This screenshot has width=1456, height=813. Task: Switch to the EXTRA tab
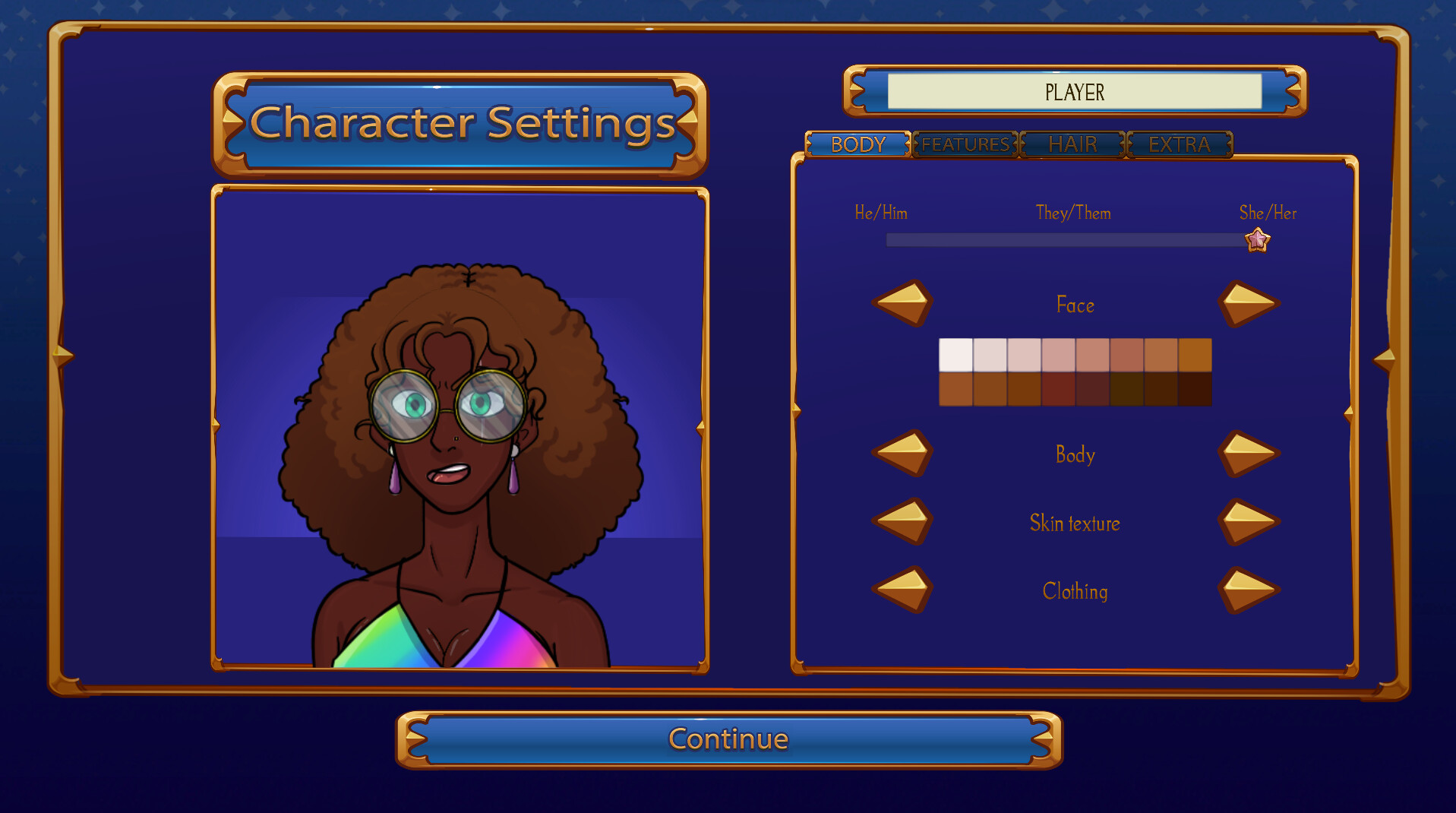(1180, 144)
